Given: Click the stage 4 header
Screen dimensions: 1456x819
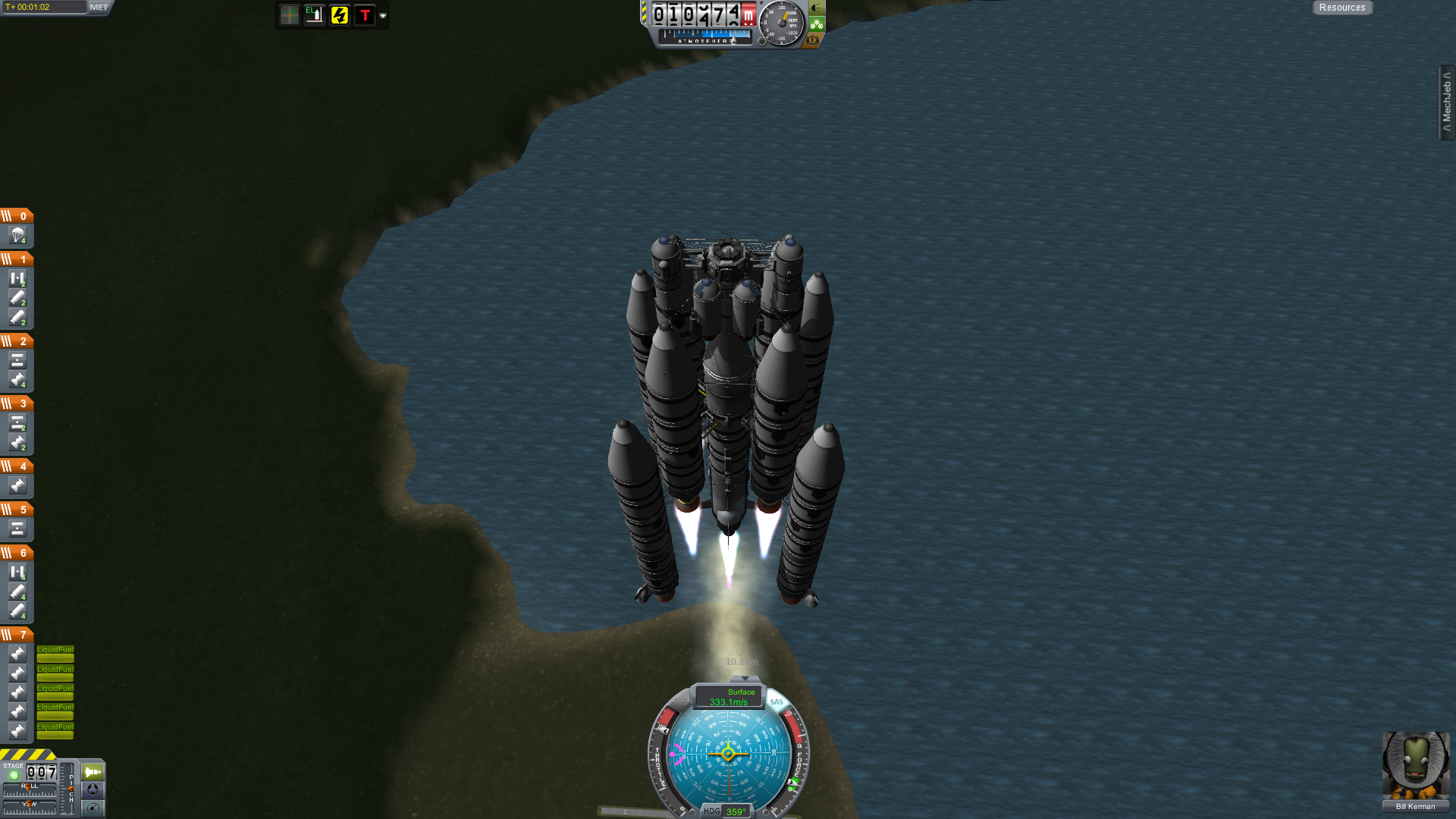Looking at the screenshot, I should (x=17, y=466).
